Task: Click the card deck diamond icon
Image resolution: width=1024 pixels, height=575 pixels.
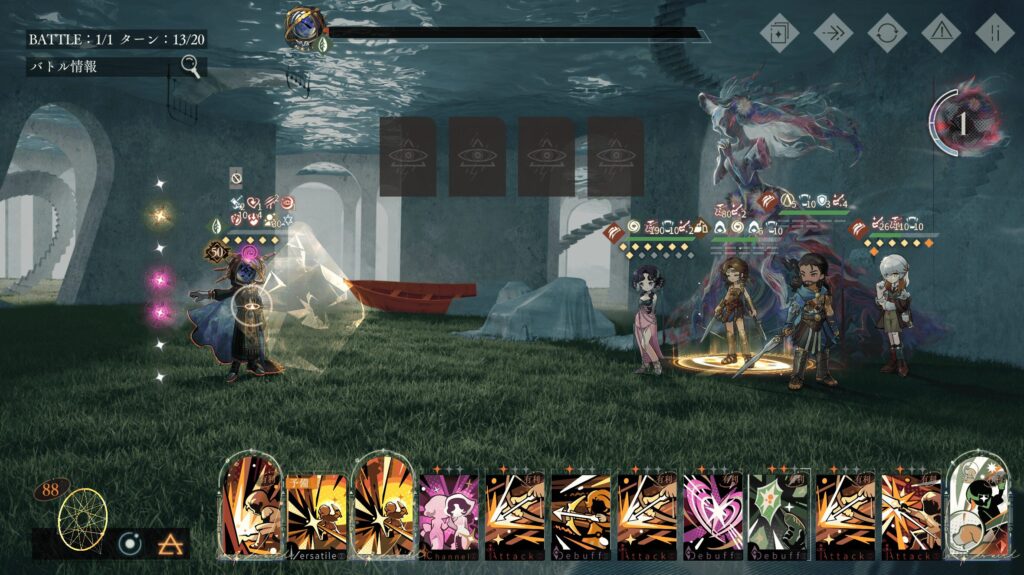Action: point(779,32)
